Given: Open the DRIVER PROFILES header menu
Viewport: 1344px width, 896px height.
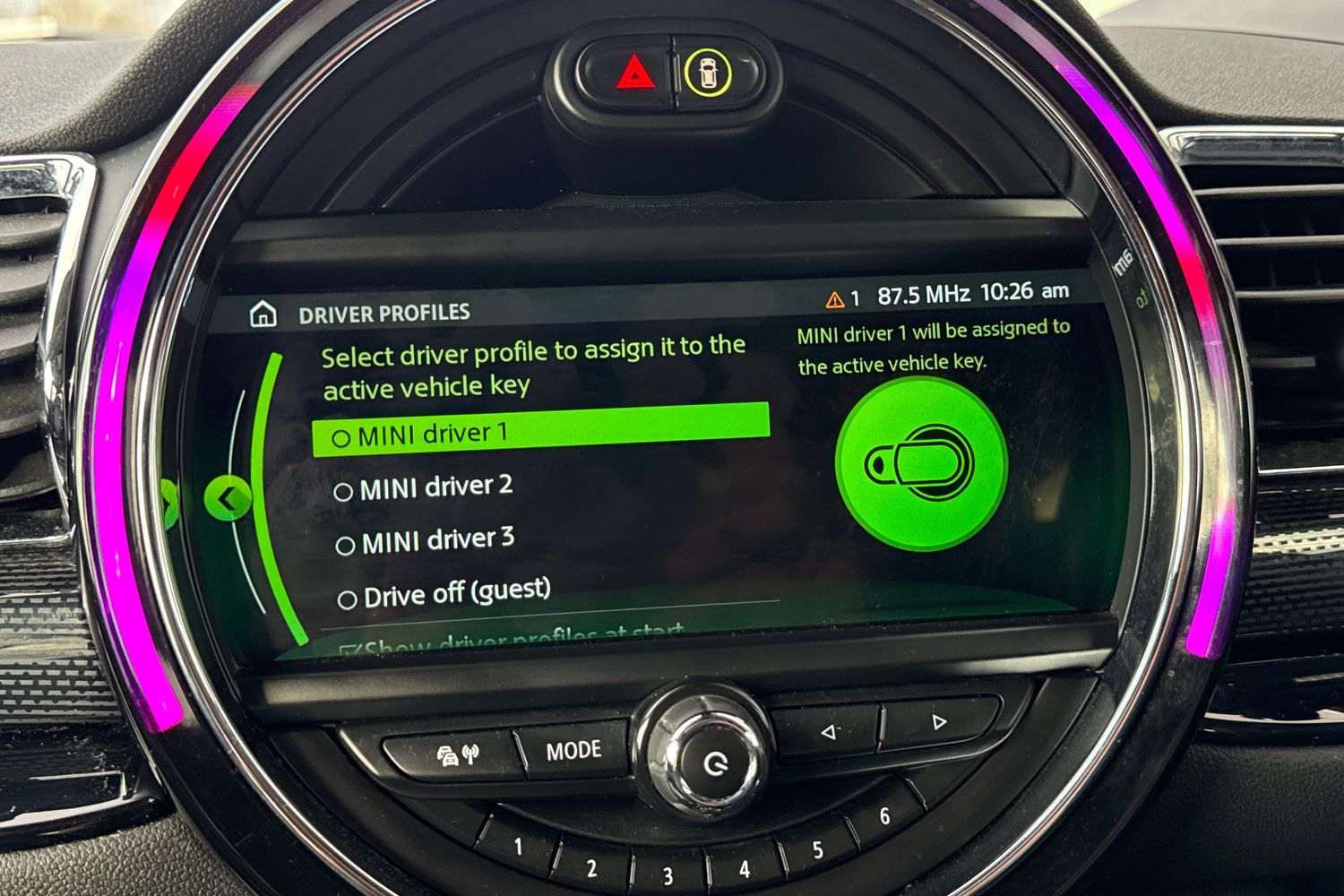Looking at the screenshot, I should [385, 313].
